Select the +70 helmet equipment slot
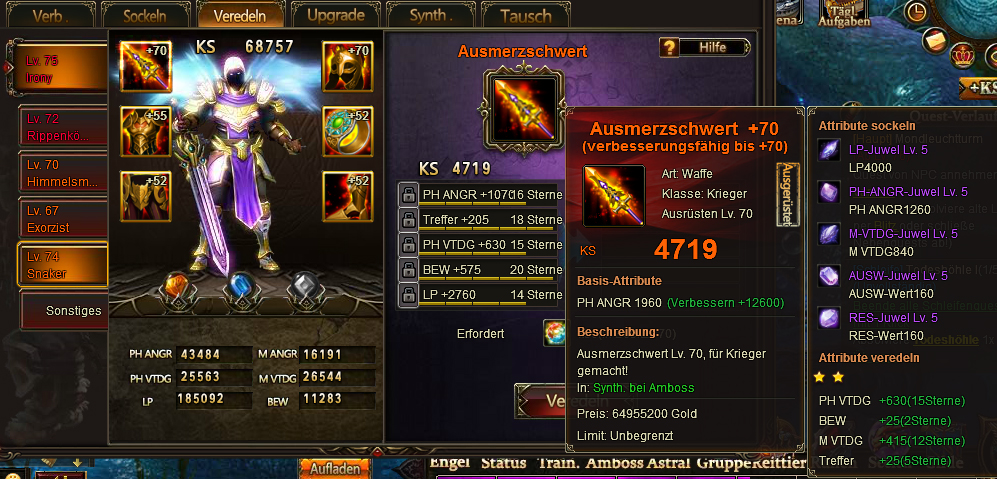Image resolution: width=997 pixels, height=479 pixels. pos(347,67)
